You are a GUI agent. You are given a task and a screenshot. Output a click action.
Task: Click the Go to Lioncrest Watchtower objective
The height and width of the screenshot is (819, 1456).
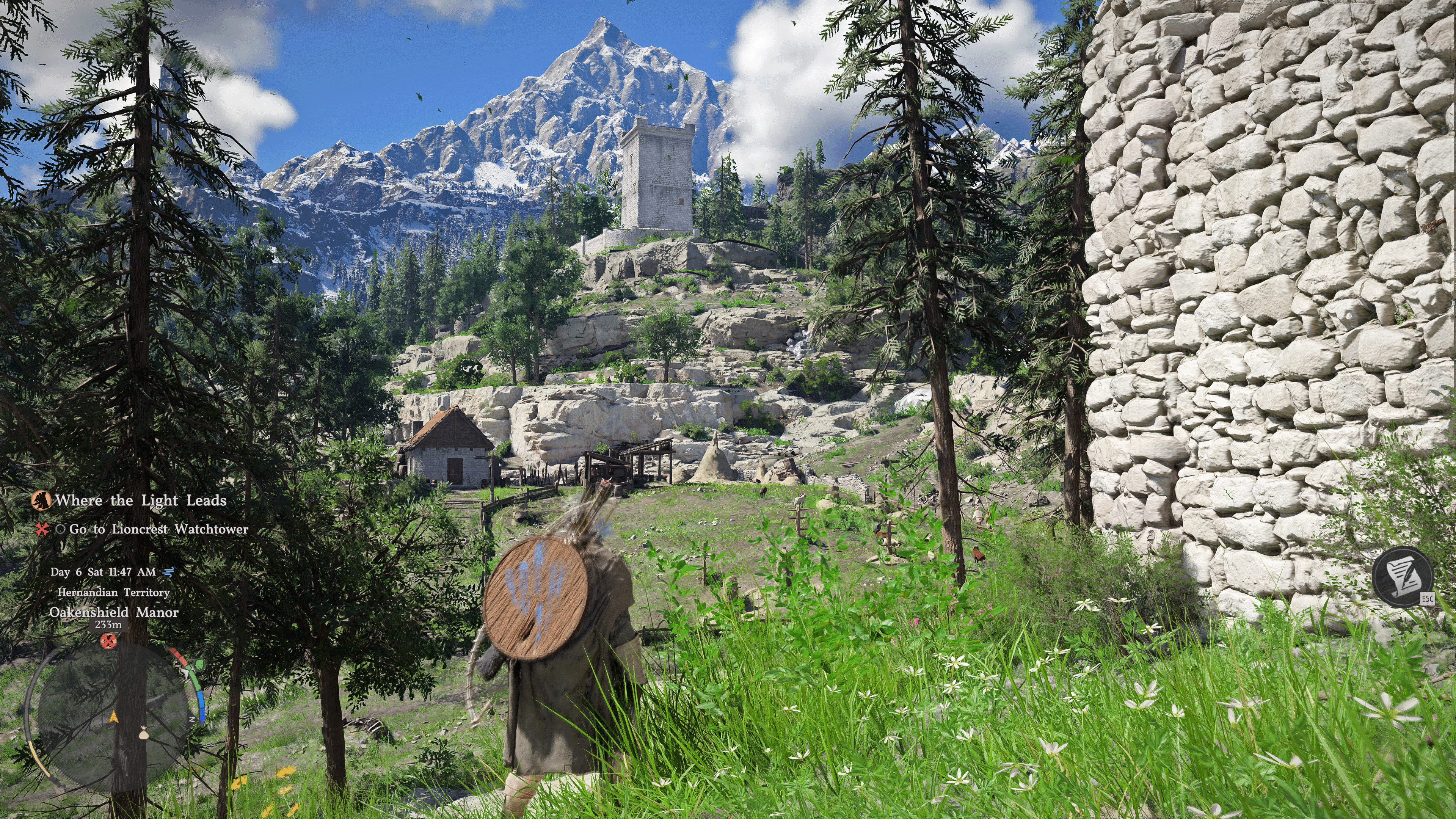click(x=158, y=529)
